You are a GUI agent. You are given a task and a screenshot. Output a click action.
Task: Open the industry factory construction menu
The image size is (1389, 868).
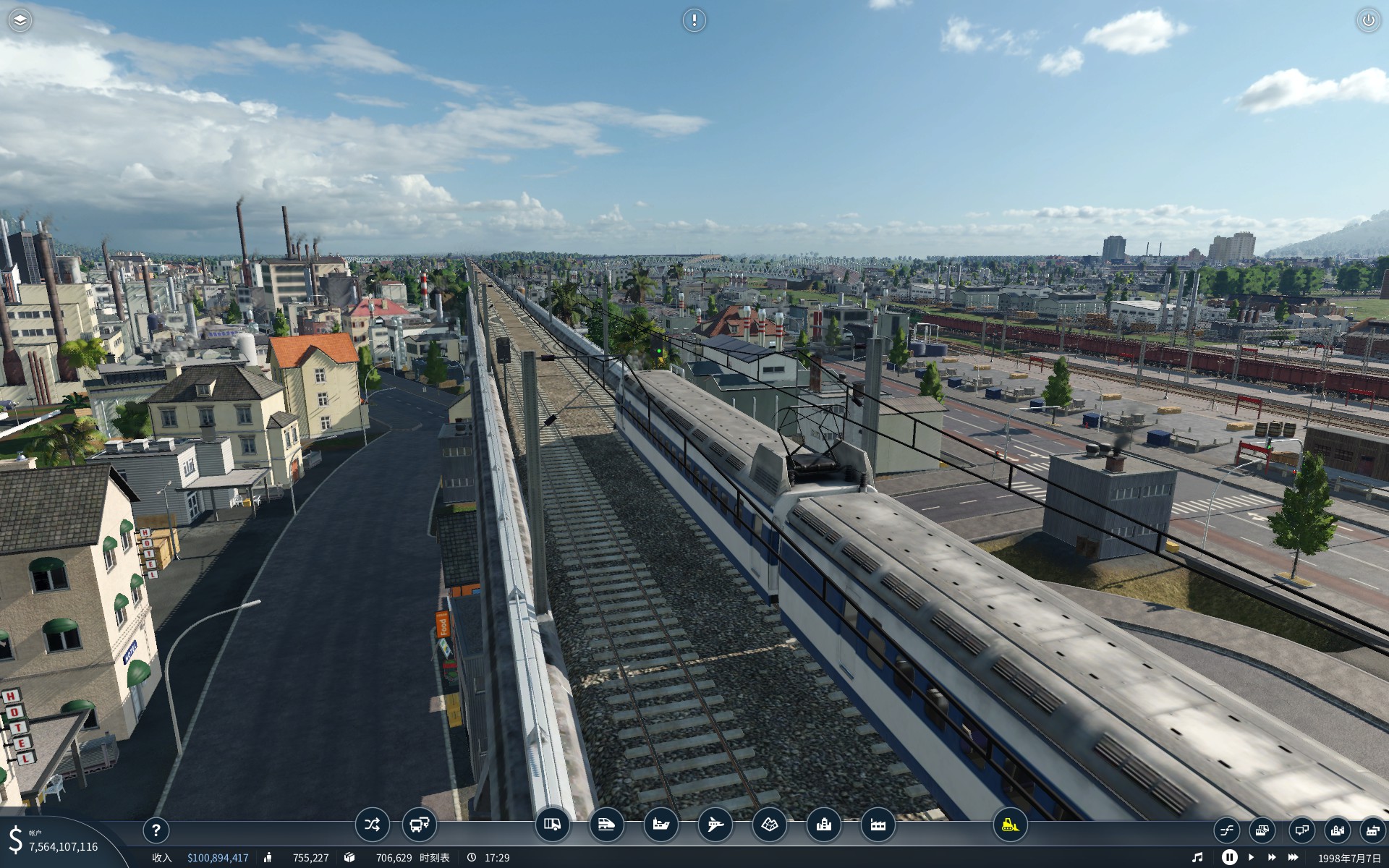[x=878, y=825]
